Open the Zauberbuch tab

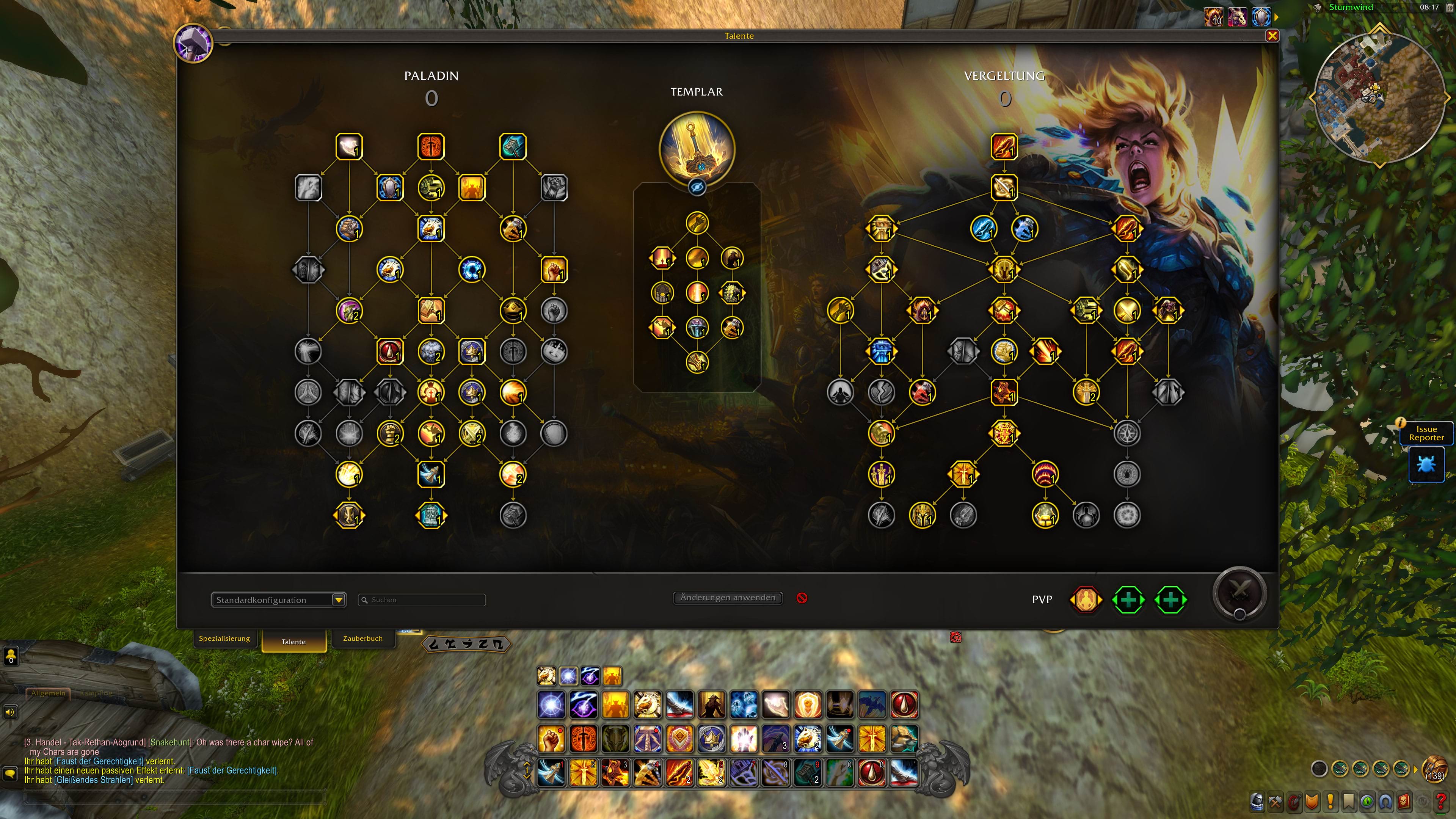point(363,639)
